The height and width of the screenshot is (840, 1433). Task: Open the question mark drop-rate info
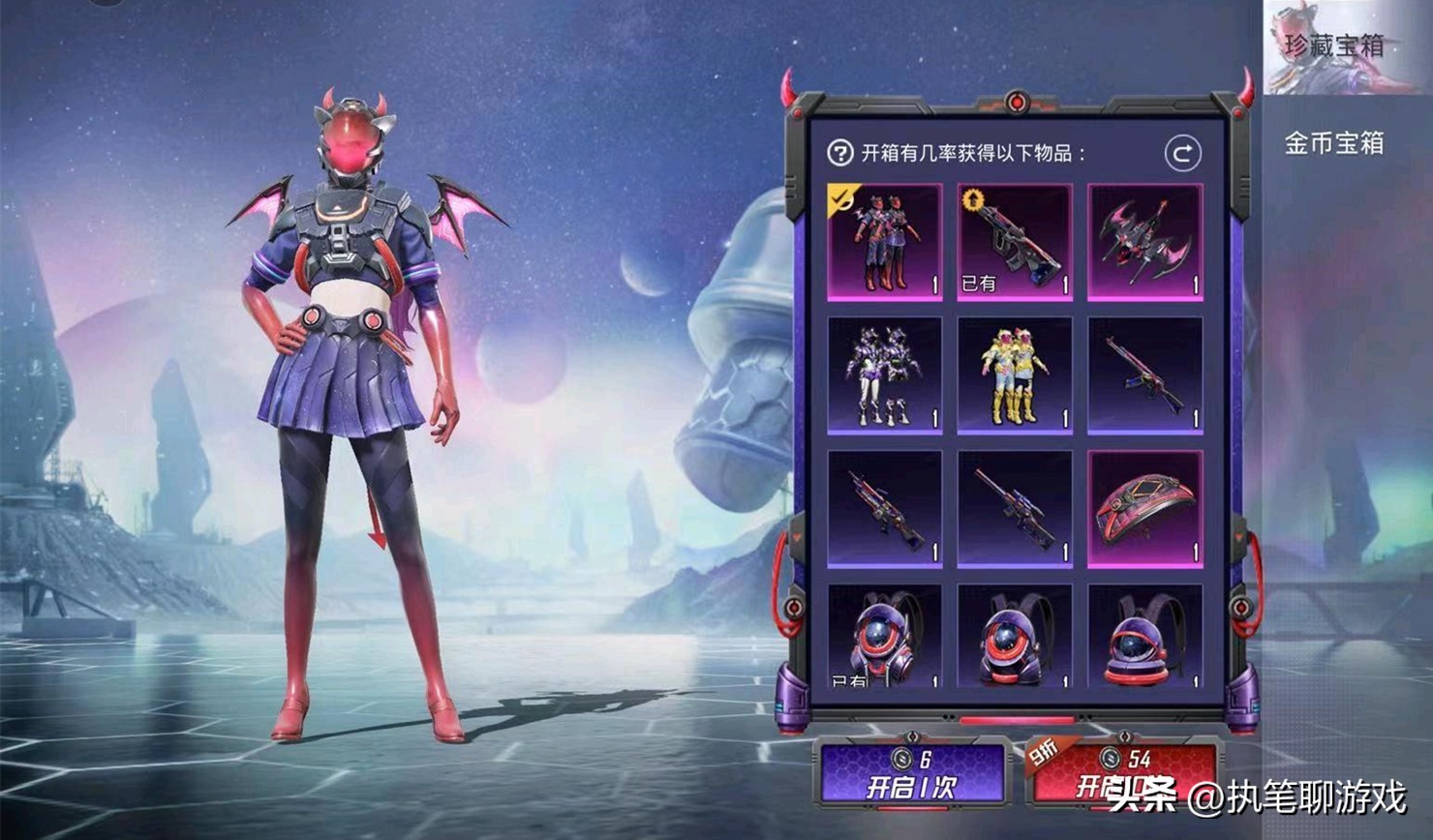click(x=839, y=153)
